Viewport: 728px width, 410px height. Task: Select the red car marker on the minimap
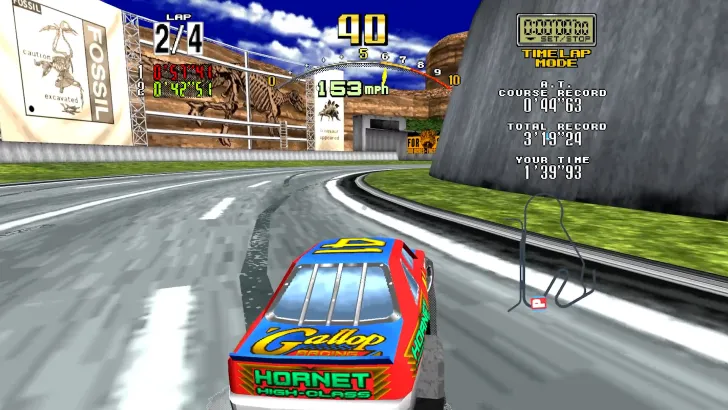click(539, 303)
